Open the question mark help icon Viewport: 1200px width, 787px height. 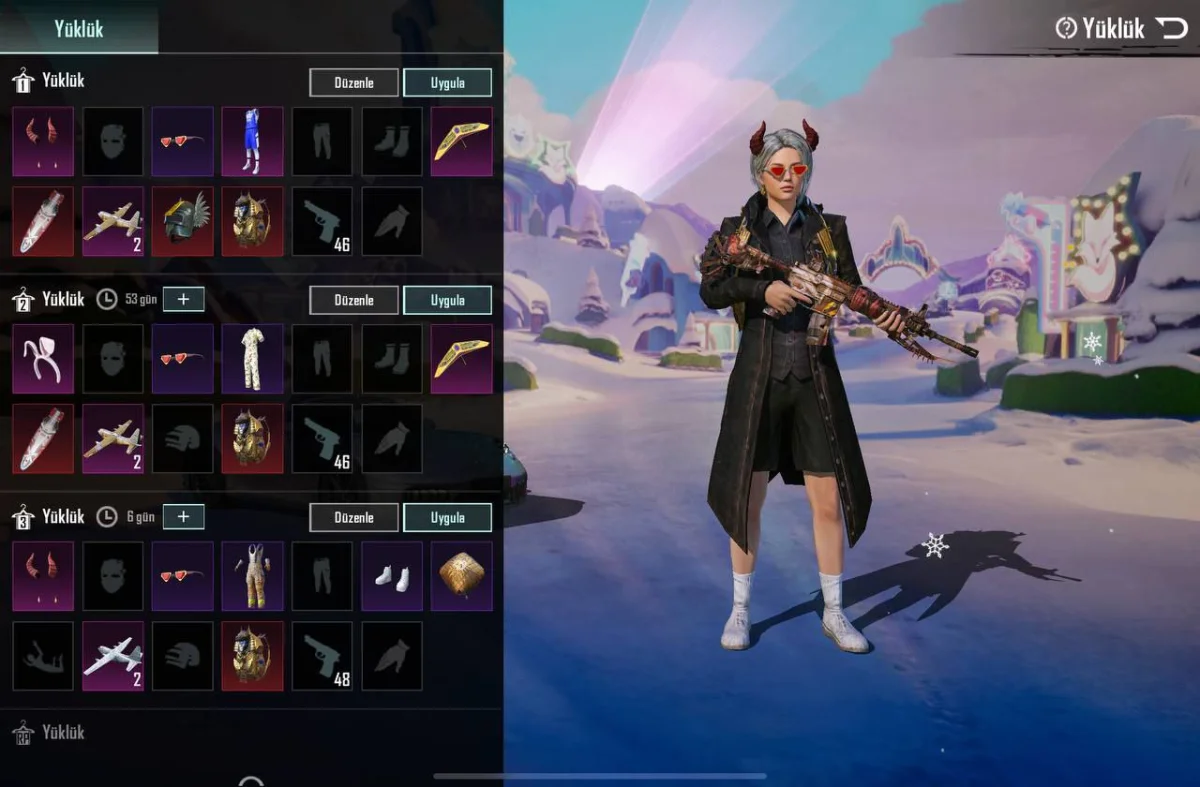coord(1066,28)
